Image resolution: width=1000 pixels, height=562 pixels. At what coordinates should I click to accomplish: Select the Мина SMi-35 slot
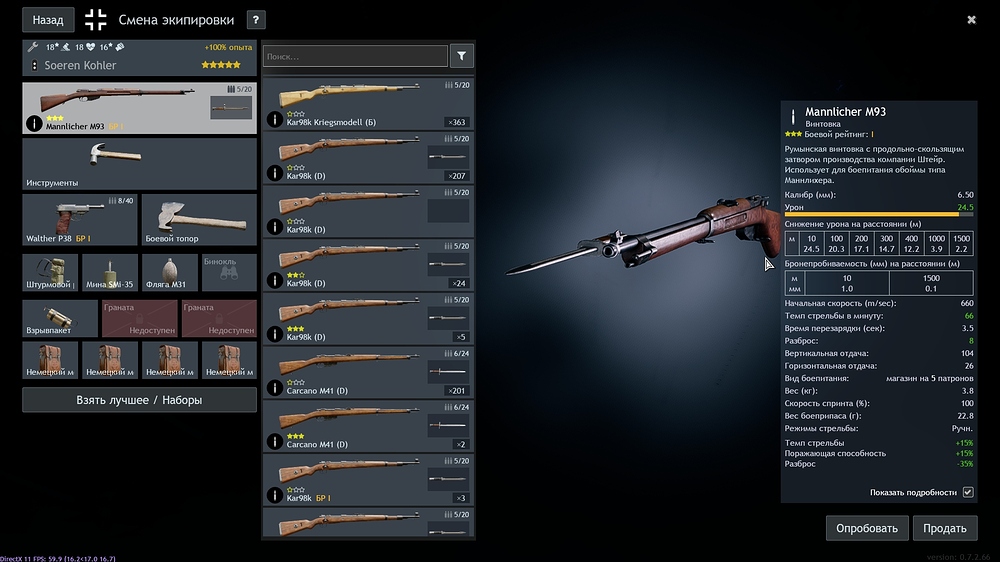pos(110,272)
